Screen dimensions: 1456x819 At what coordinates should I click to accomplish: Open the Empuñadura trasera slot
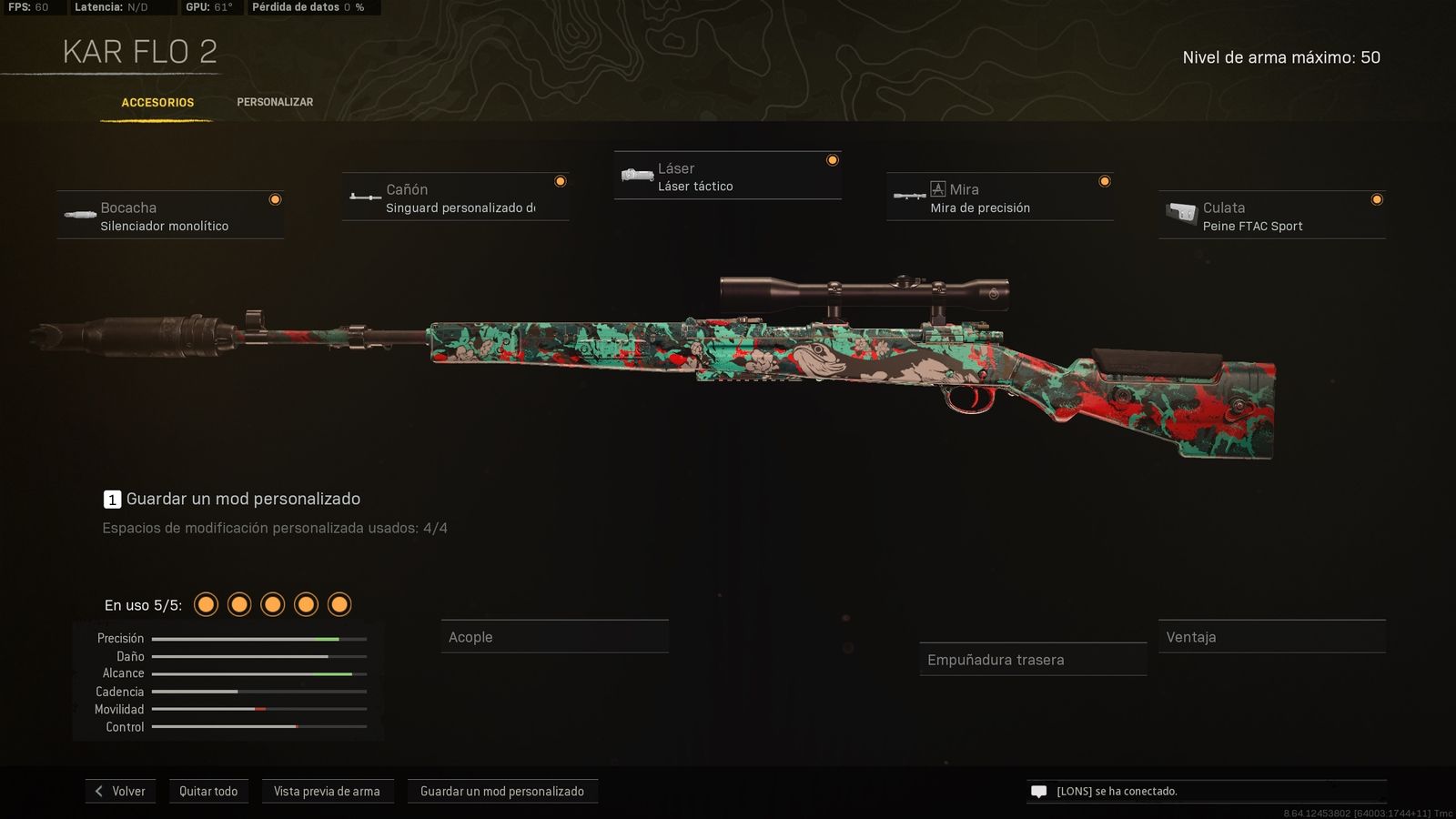[1033, 659]
